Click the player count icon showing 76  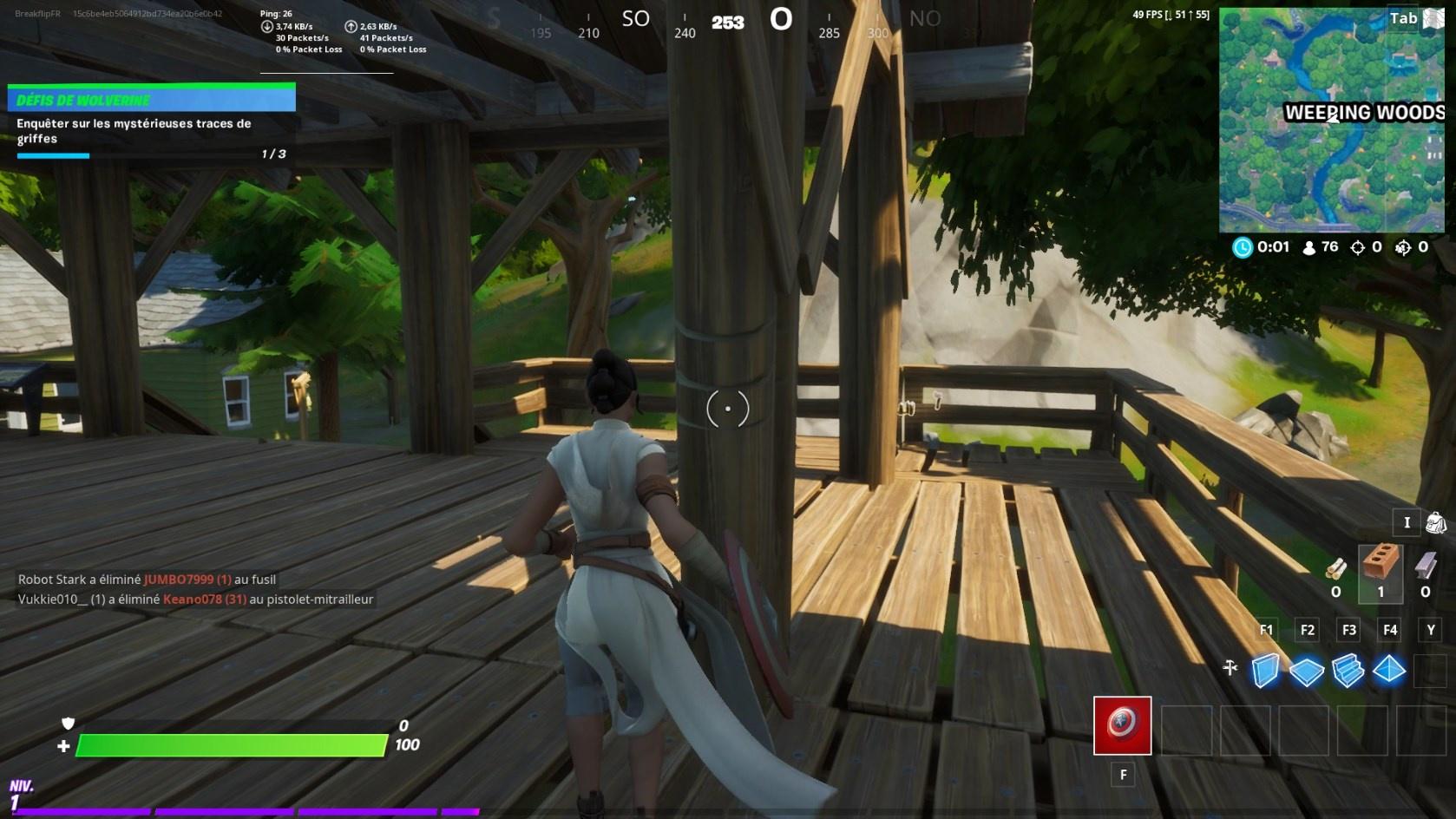(1309, 246)
